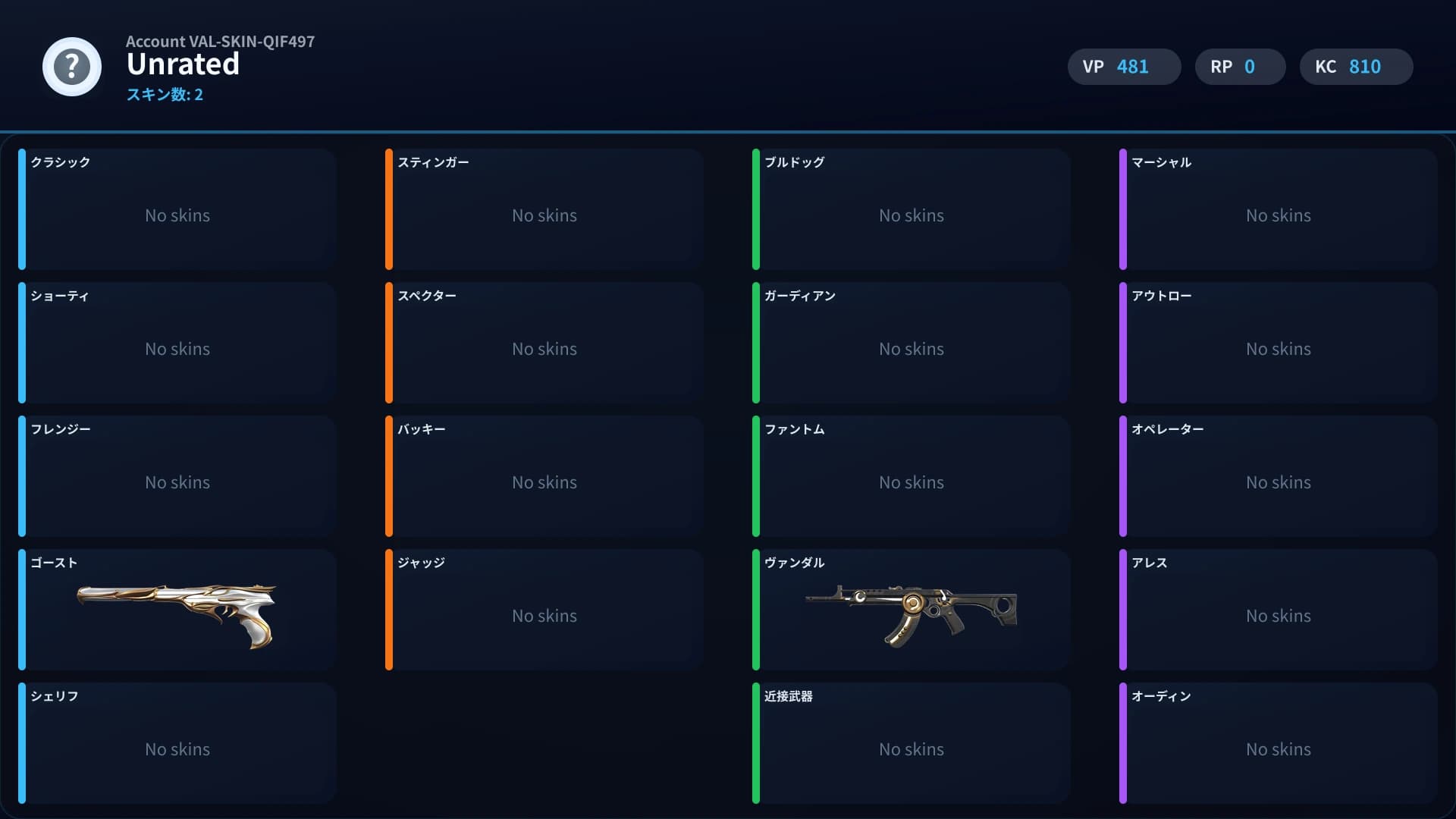The image size is (1456, 819).
Task: Open the VP currency balance display
Action: [x=1123, y=67]
